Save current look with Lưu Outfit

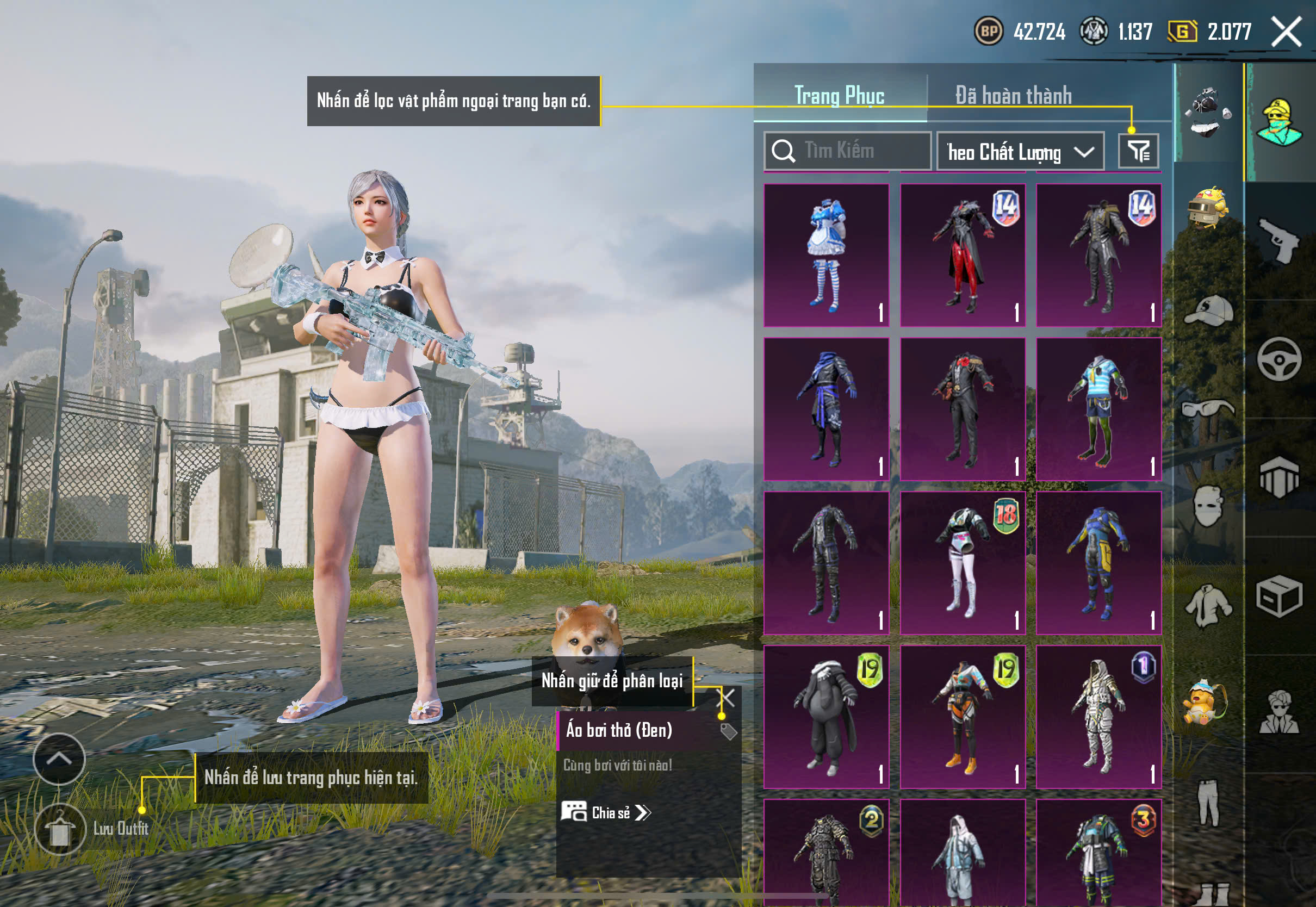[60, 829]
